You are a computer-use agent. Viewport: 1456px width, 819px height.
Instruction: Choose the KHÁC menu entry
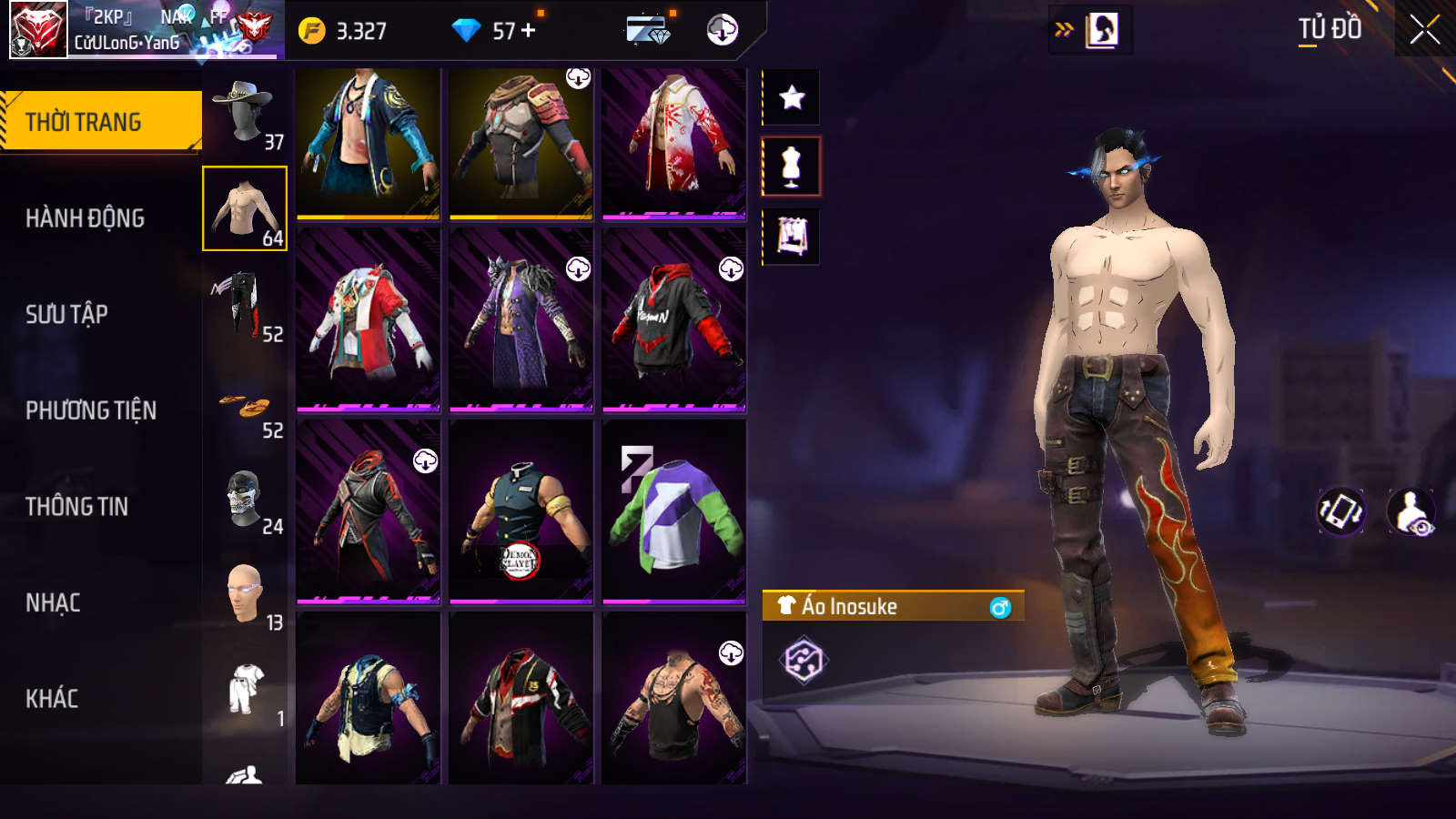click(x=52, y=699)
